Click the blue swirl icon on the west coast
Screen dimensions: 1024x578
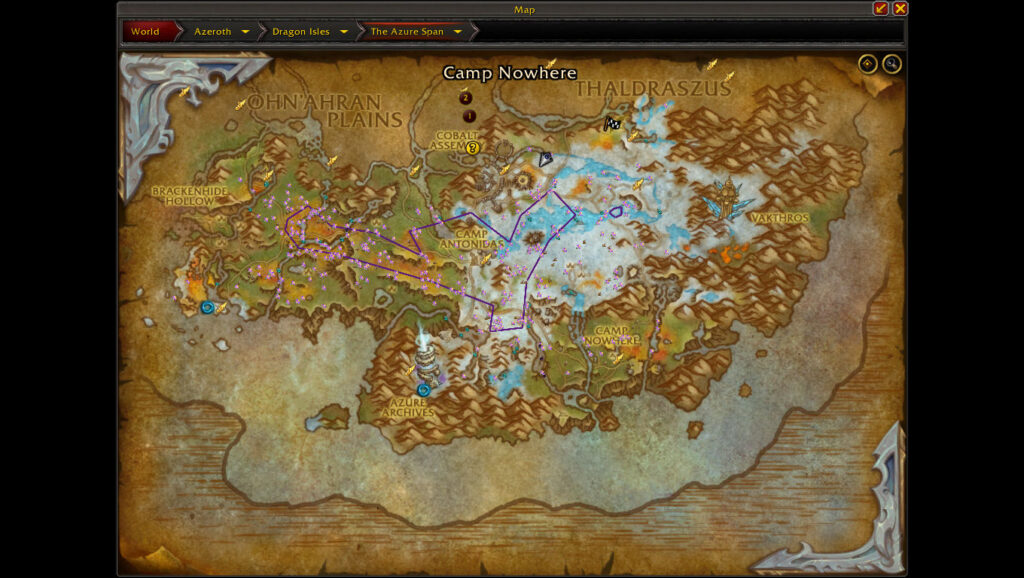point(207,307)
